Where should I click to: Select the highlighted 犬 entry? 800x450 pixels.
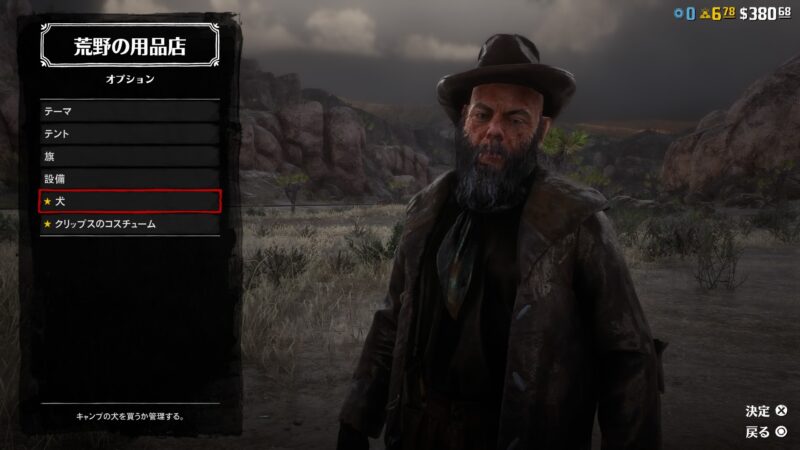click(x=129, y=202)
